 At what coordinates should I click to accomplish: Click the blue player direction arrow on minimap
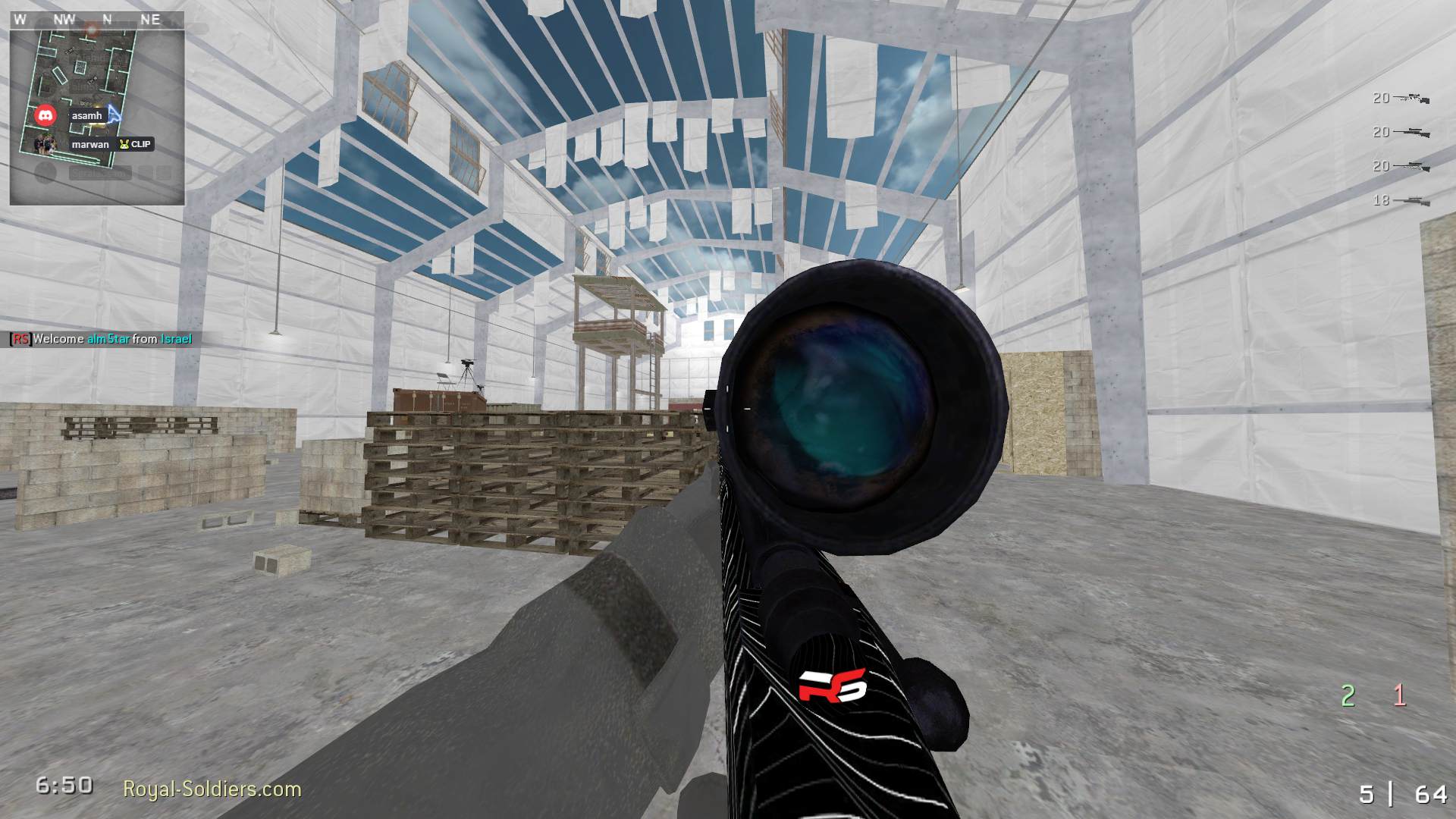114,114
